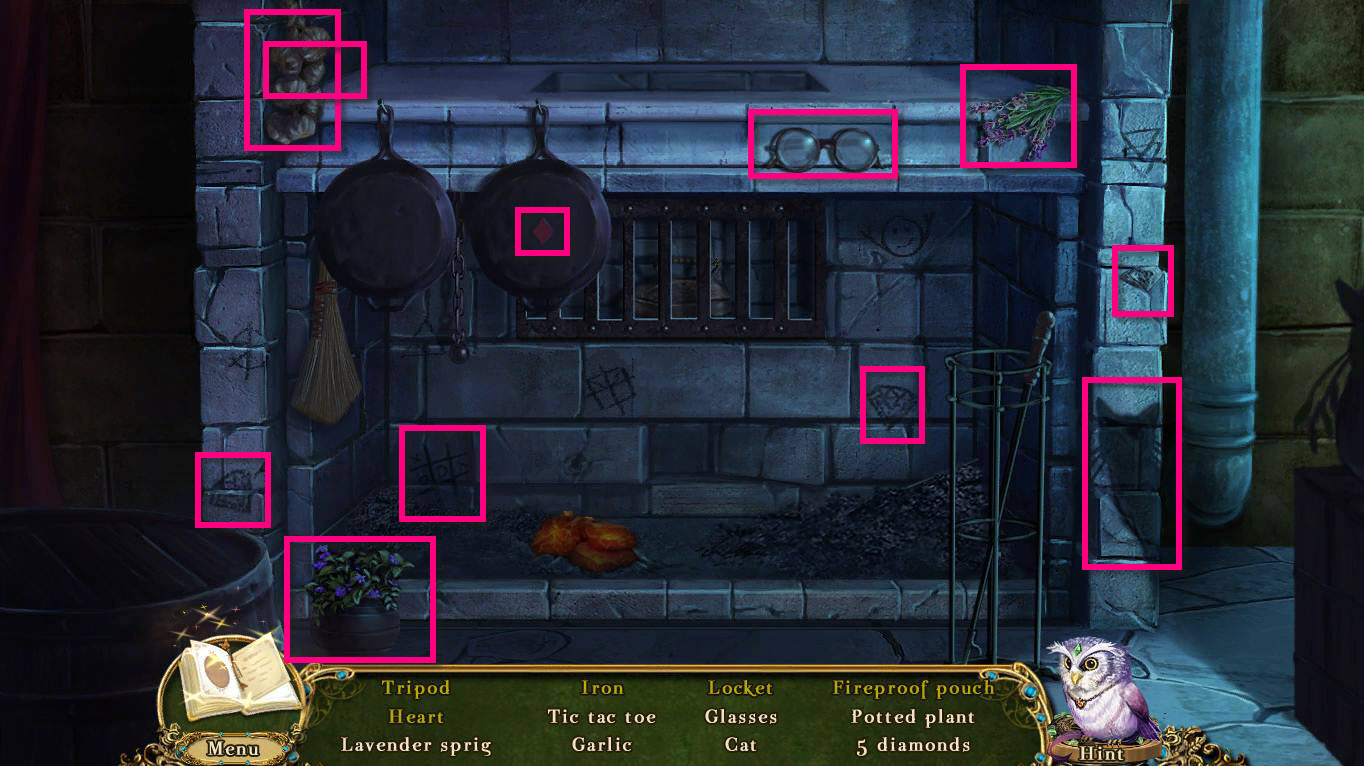Pick the lavender bouquet on the mantel shelf
The height and width of the screenshot is (766, 1364).
pyautogui.click(x=1017, y=115)
